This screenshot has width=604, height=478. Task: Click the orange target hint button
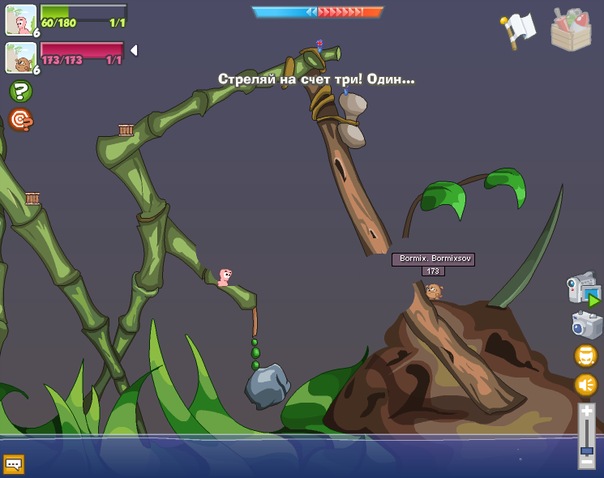tap(20, 120)
